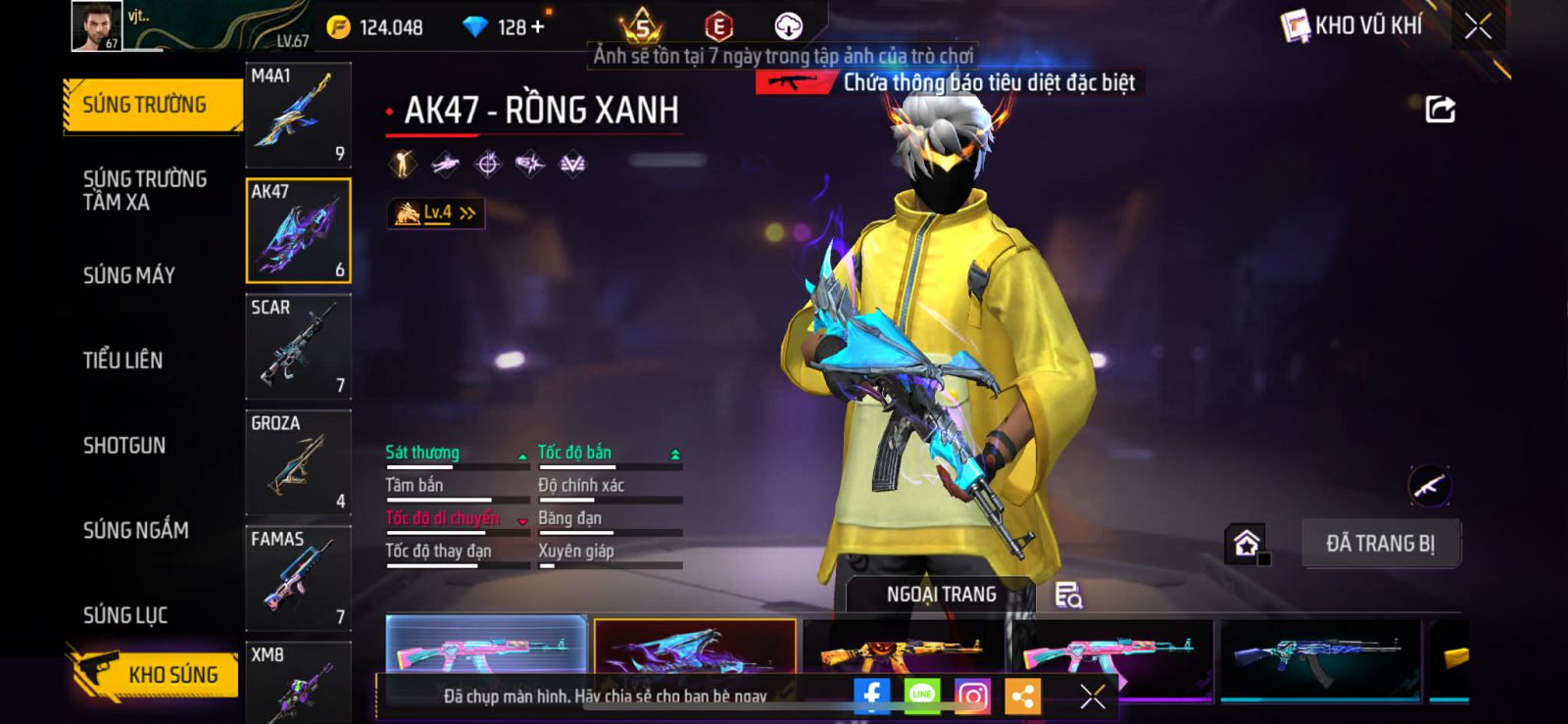Share the screenshot to Facebook
The width and height of the screenshot is (1568, 724).
click(871, 696)
